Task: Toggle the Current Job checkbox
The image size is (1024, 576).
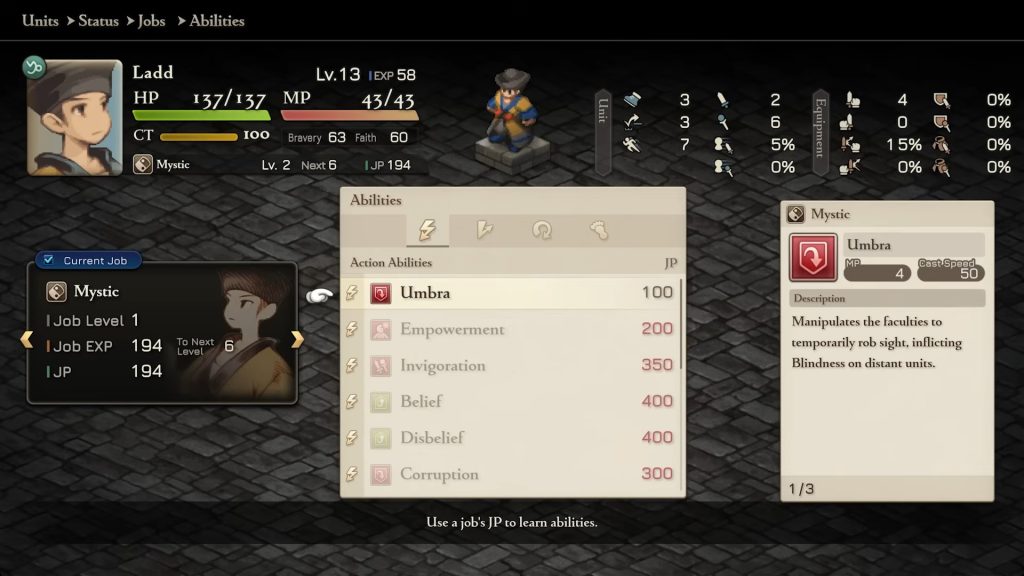Action: [49, 260]
